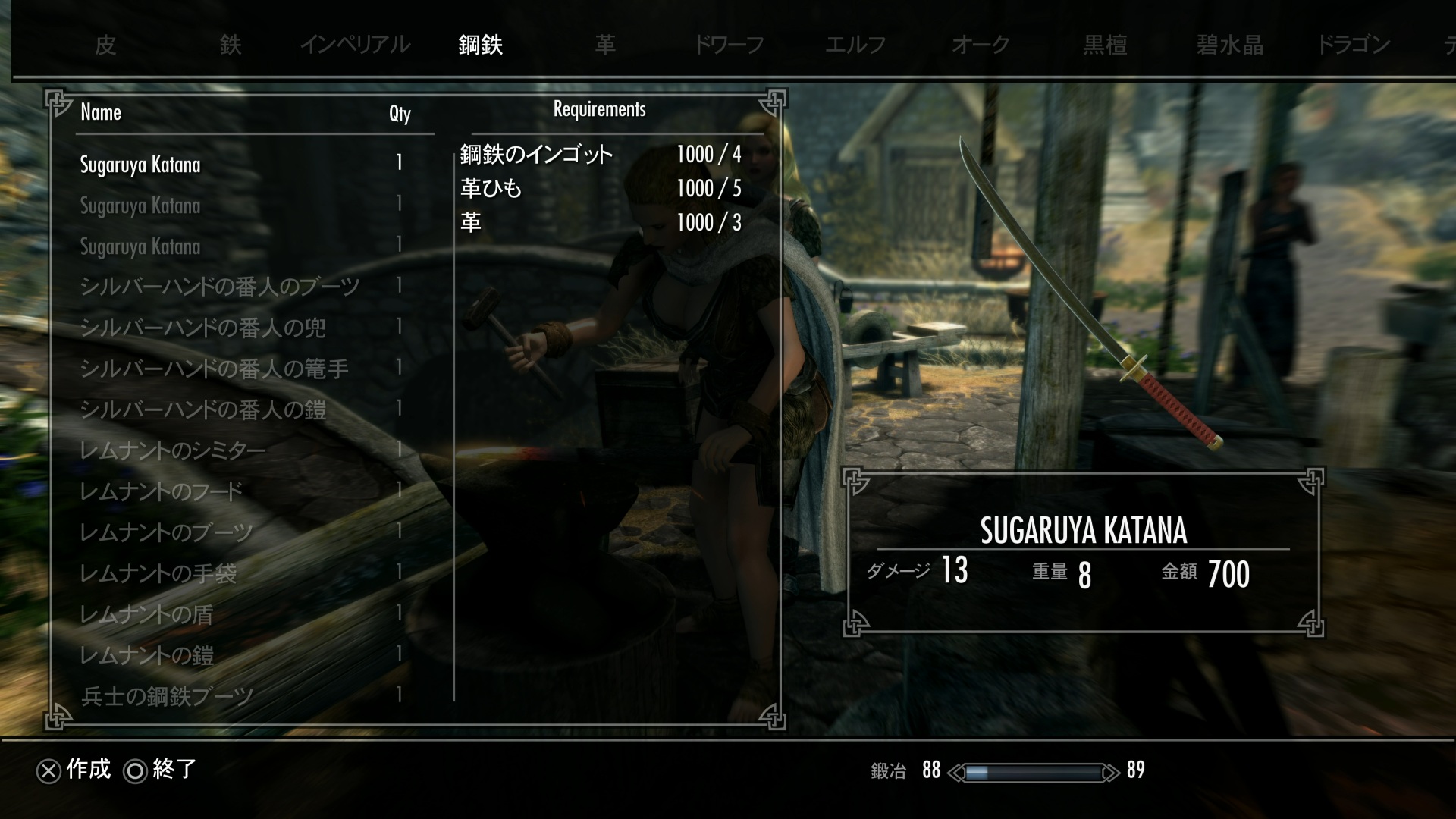Select シルバーハンドの番人の籠手 entry
Viewport: 1456px width, 819px height.
click(x=214, y=369)
